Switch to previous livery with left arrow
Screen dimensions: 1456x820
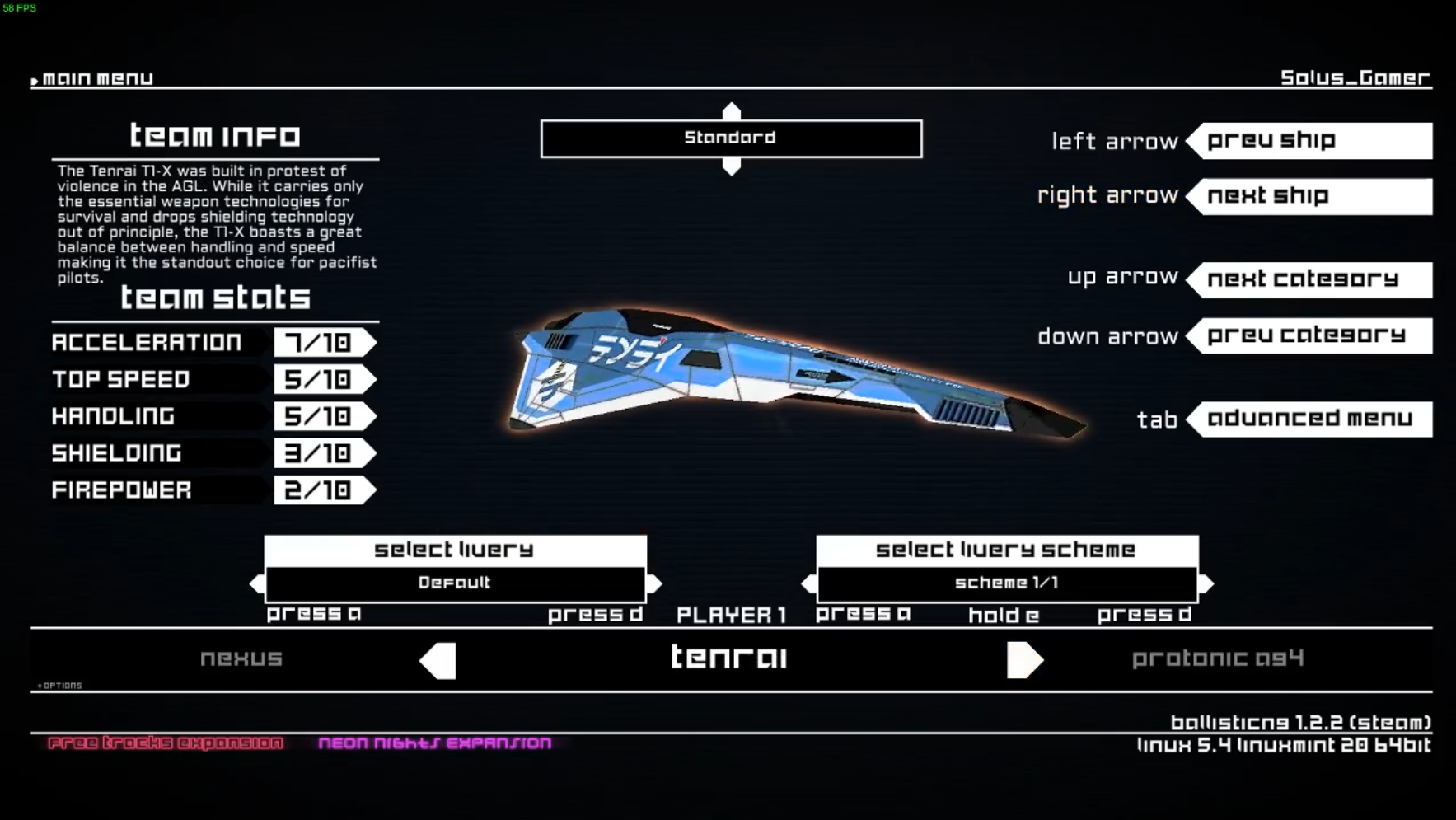click(256, 583)
